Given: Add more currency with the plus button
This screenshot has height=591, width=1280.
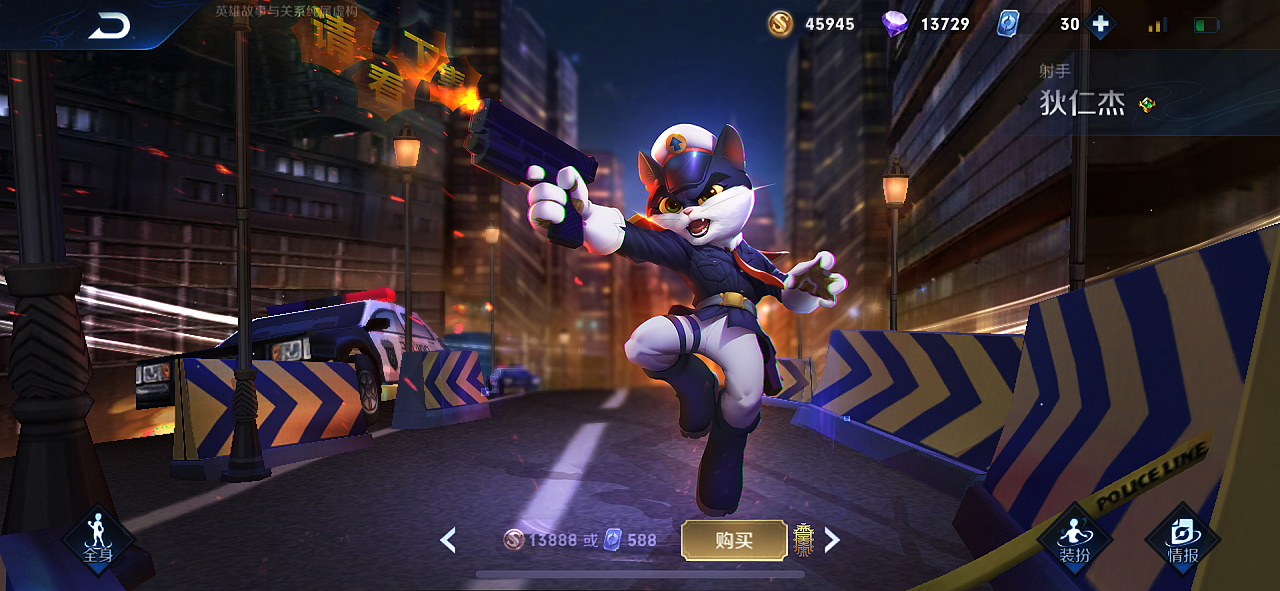Looking at the screenshot, I should (1100, 24).
